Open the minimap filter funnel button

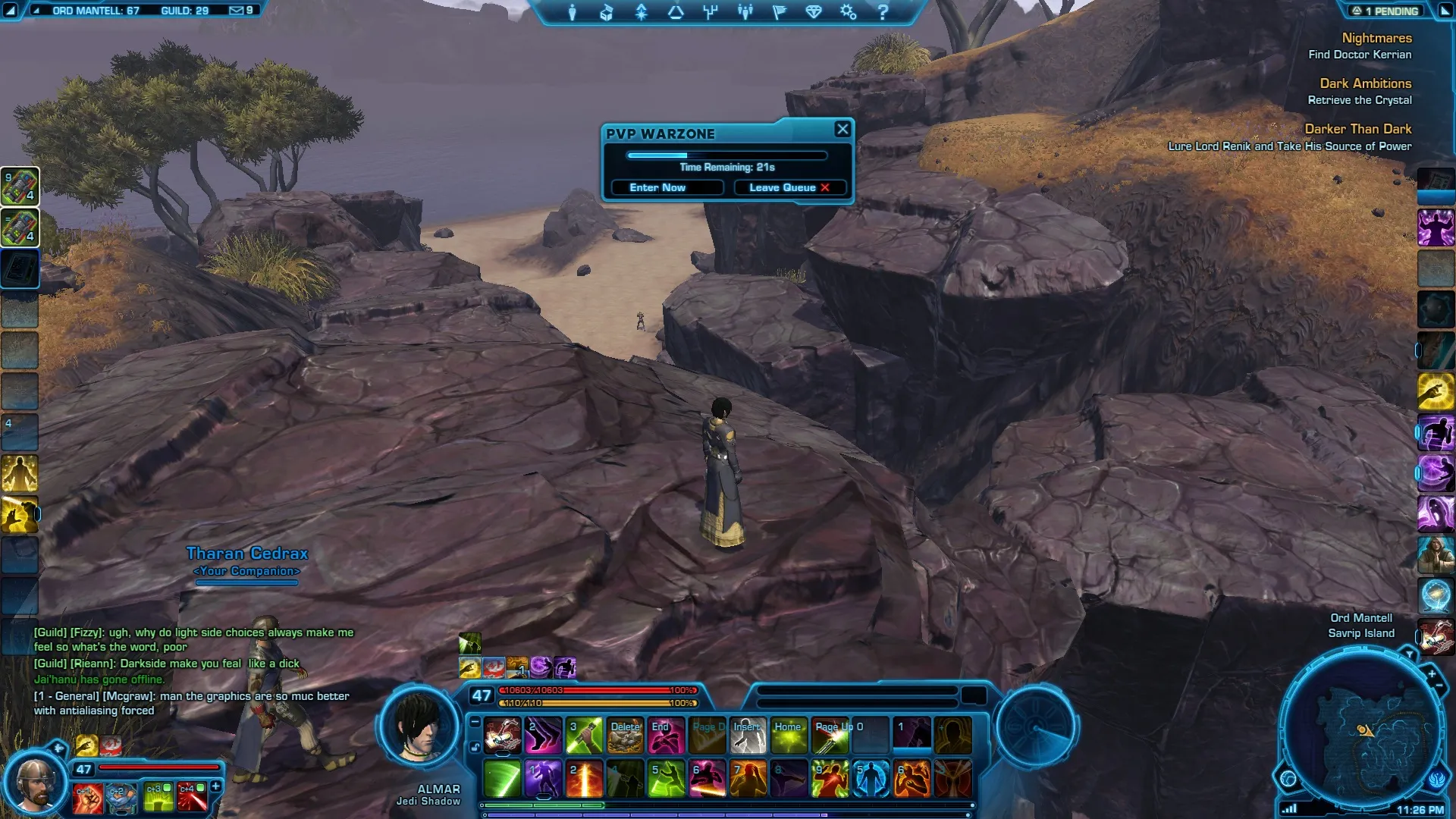[x=1409, y=653]
